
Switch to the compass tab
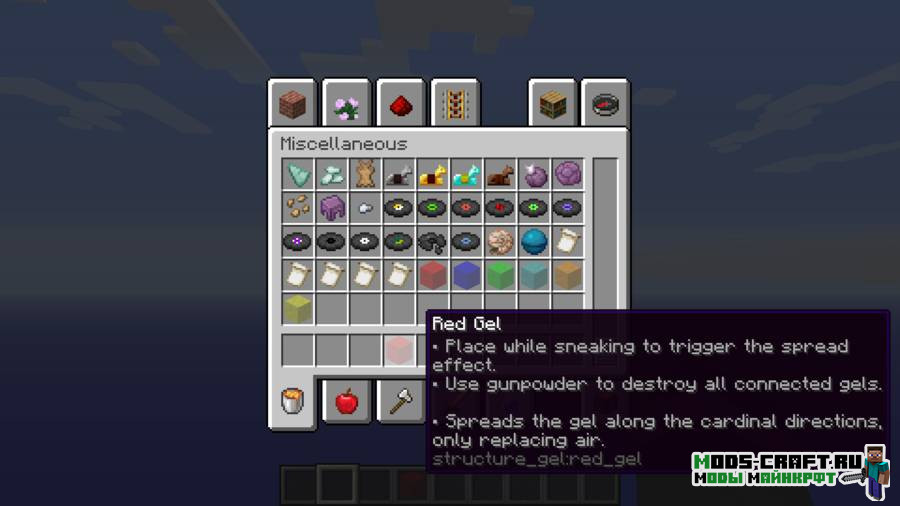(x=606, y=104)
